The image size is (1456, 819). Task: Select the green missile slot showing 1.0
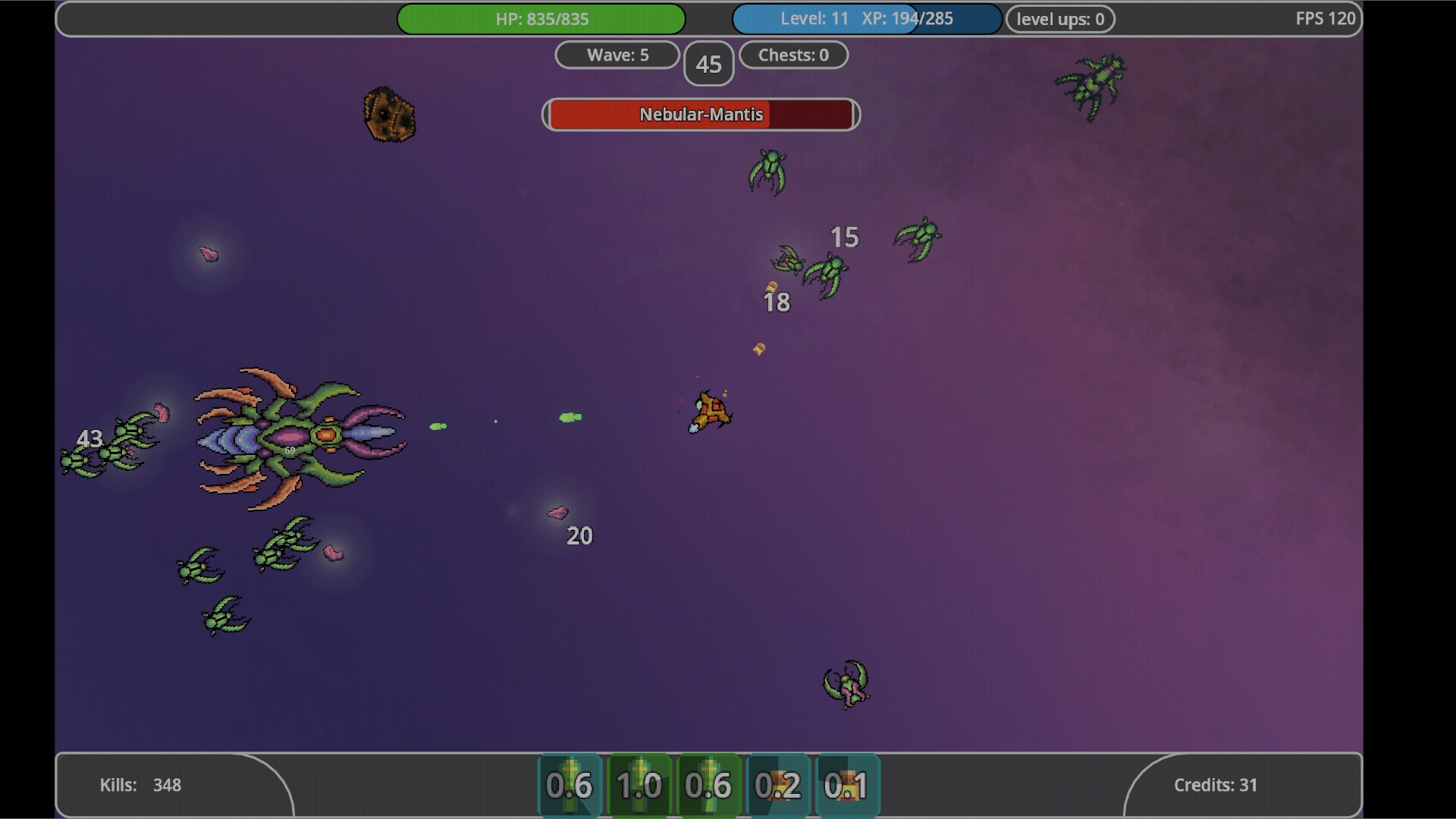pos(639,785)
